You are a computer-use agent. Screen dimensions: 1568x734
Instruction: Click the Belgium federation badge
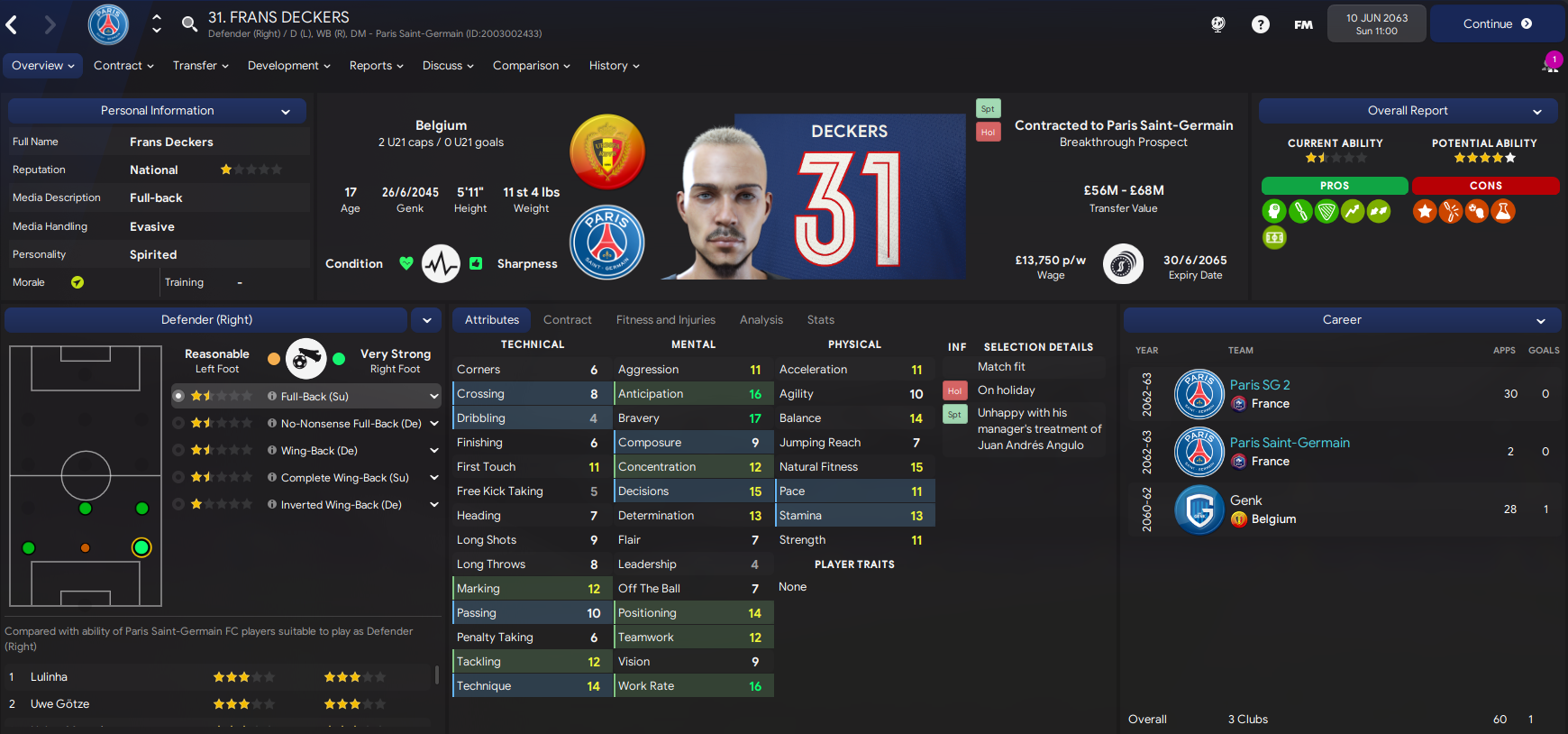coord(606,151)
